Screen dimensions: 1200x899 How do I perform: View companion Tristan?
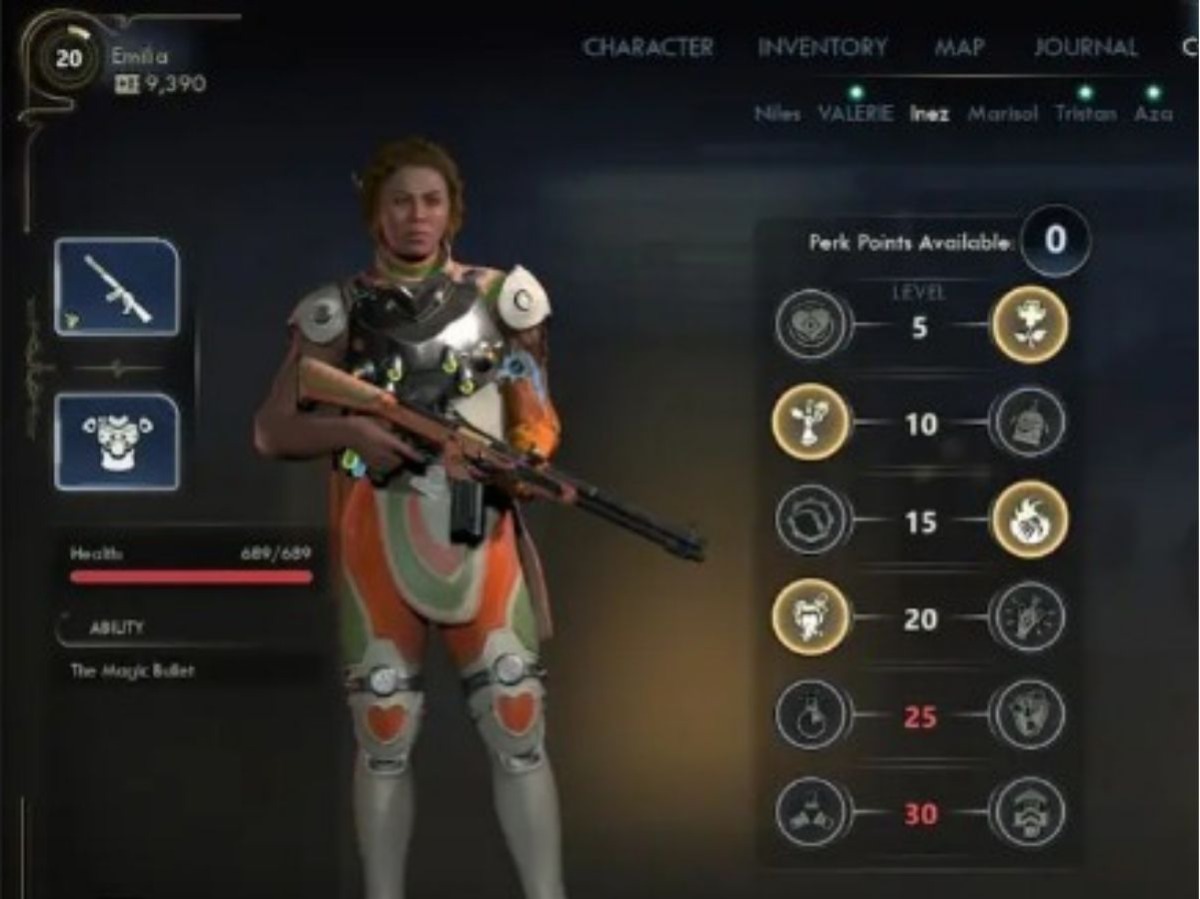coord(1085,113)
